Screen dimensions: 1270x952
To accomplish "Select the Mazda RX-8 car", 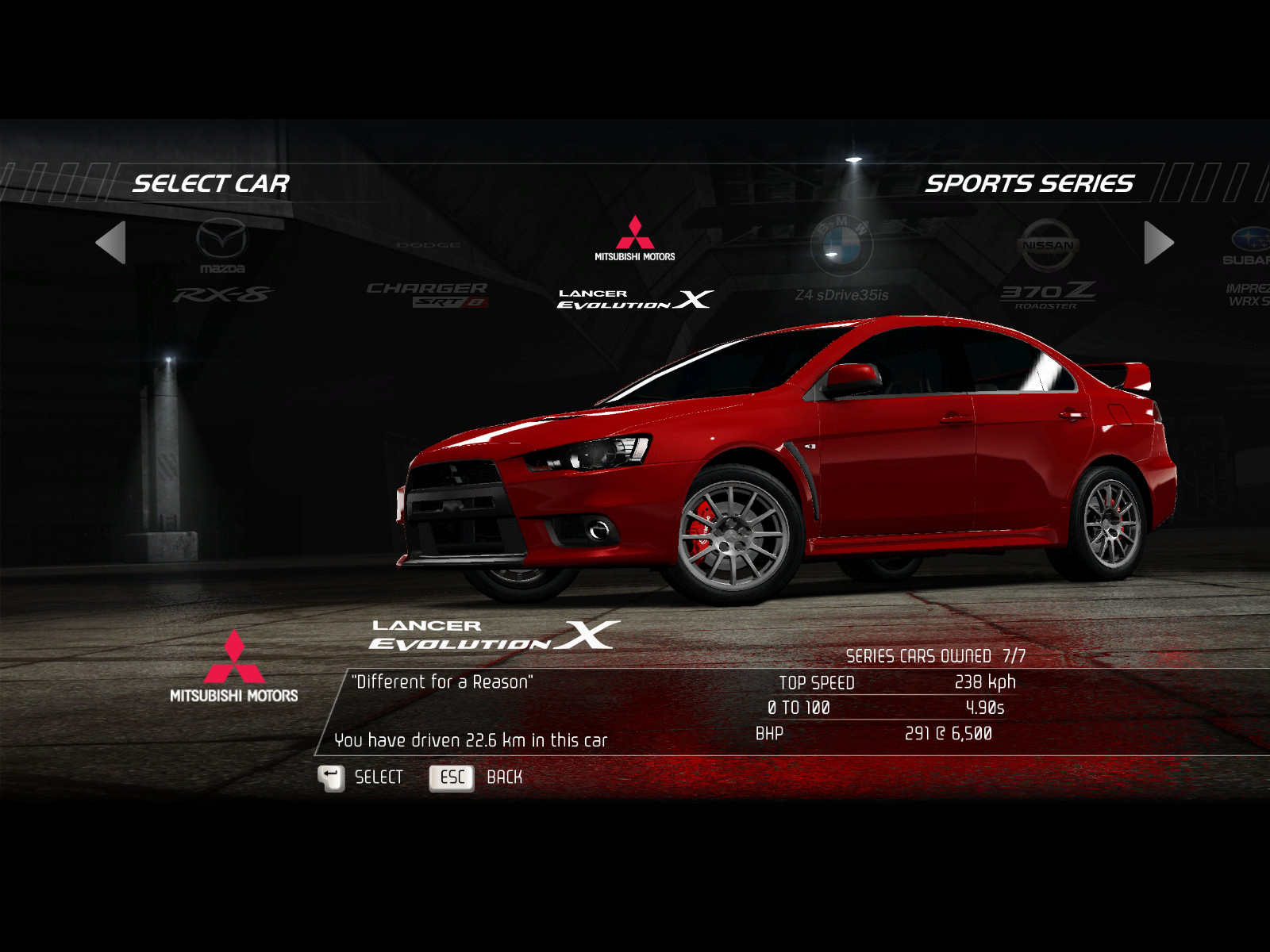I will (x=223, y=262).
